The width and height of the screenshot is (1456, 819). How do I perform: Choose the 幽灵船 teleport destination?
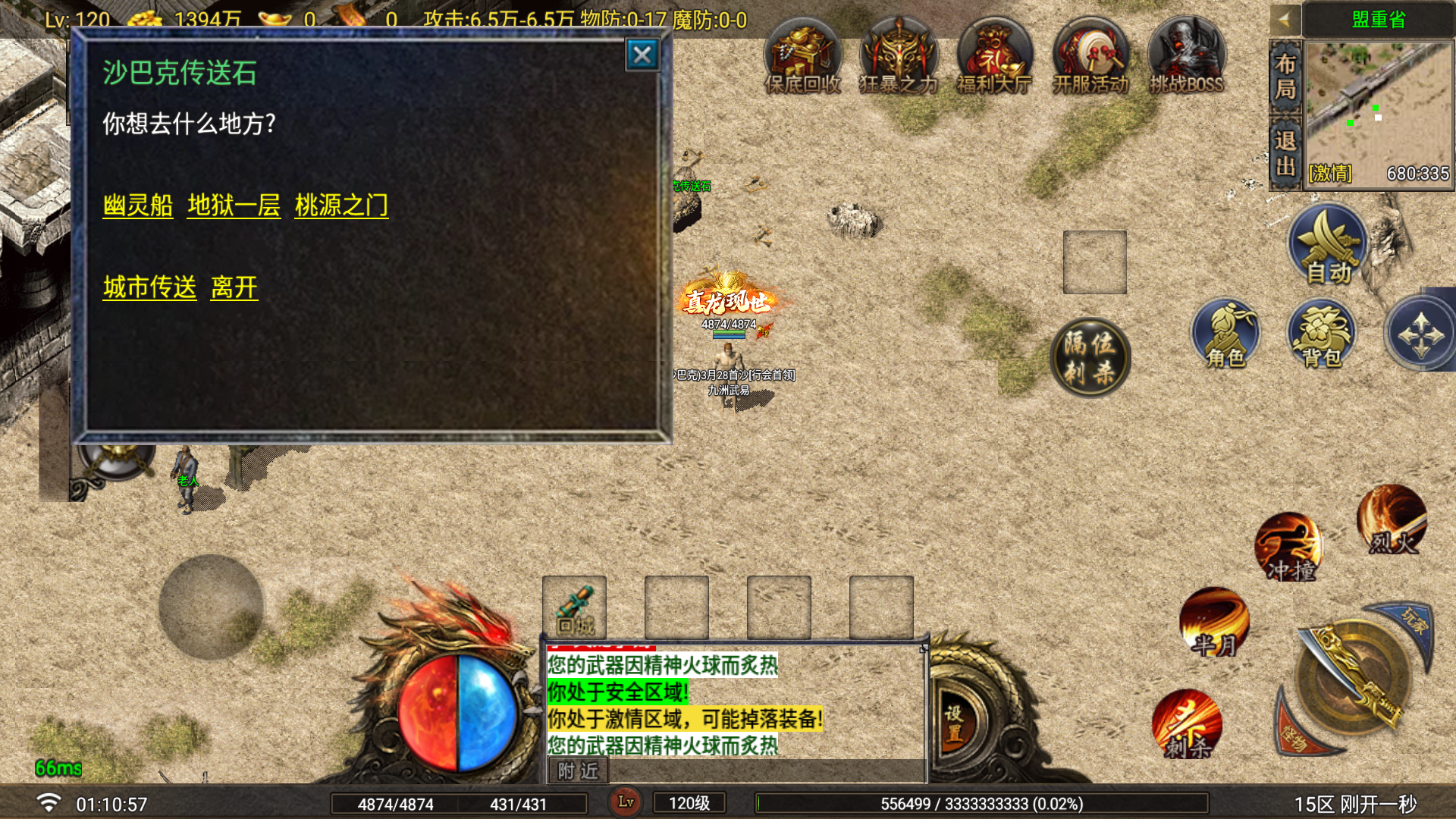(138, 206)
